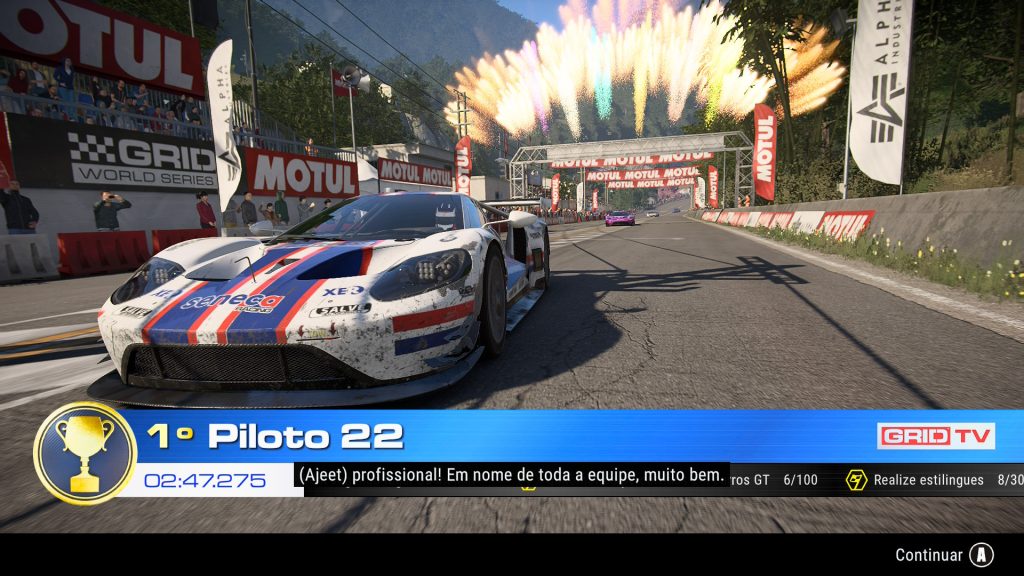The width and height of the screenshot is (1024, 576).
Task: Select the Continuar prompt label
Action: tap(929, 555)
